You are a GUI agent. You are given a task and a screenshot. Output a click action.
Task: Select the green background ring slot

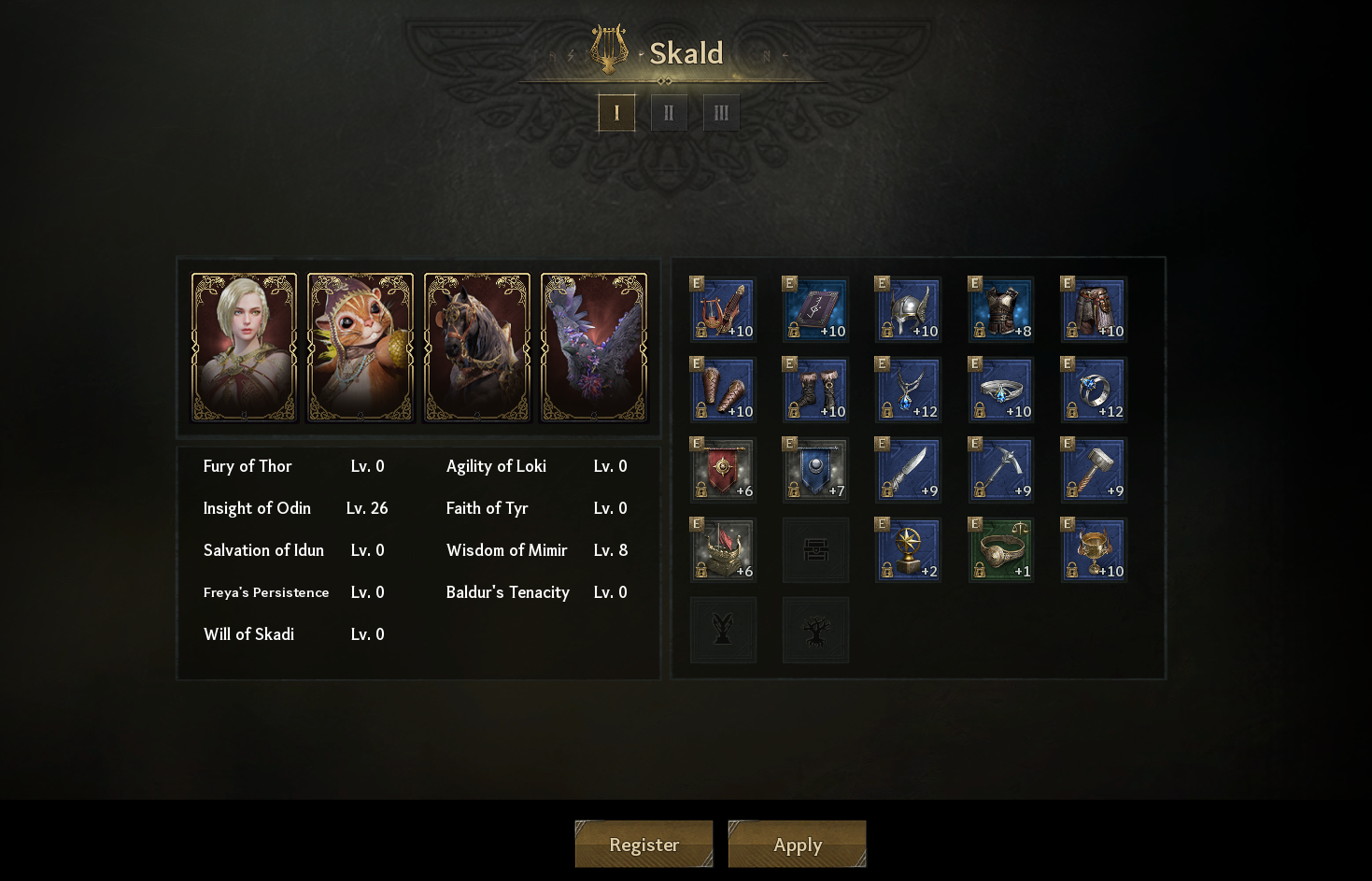click(x=1000, y=550)
